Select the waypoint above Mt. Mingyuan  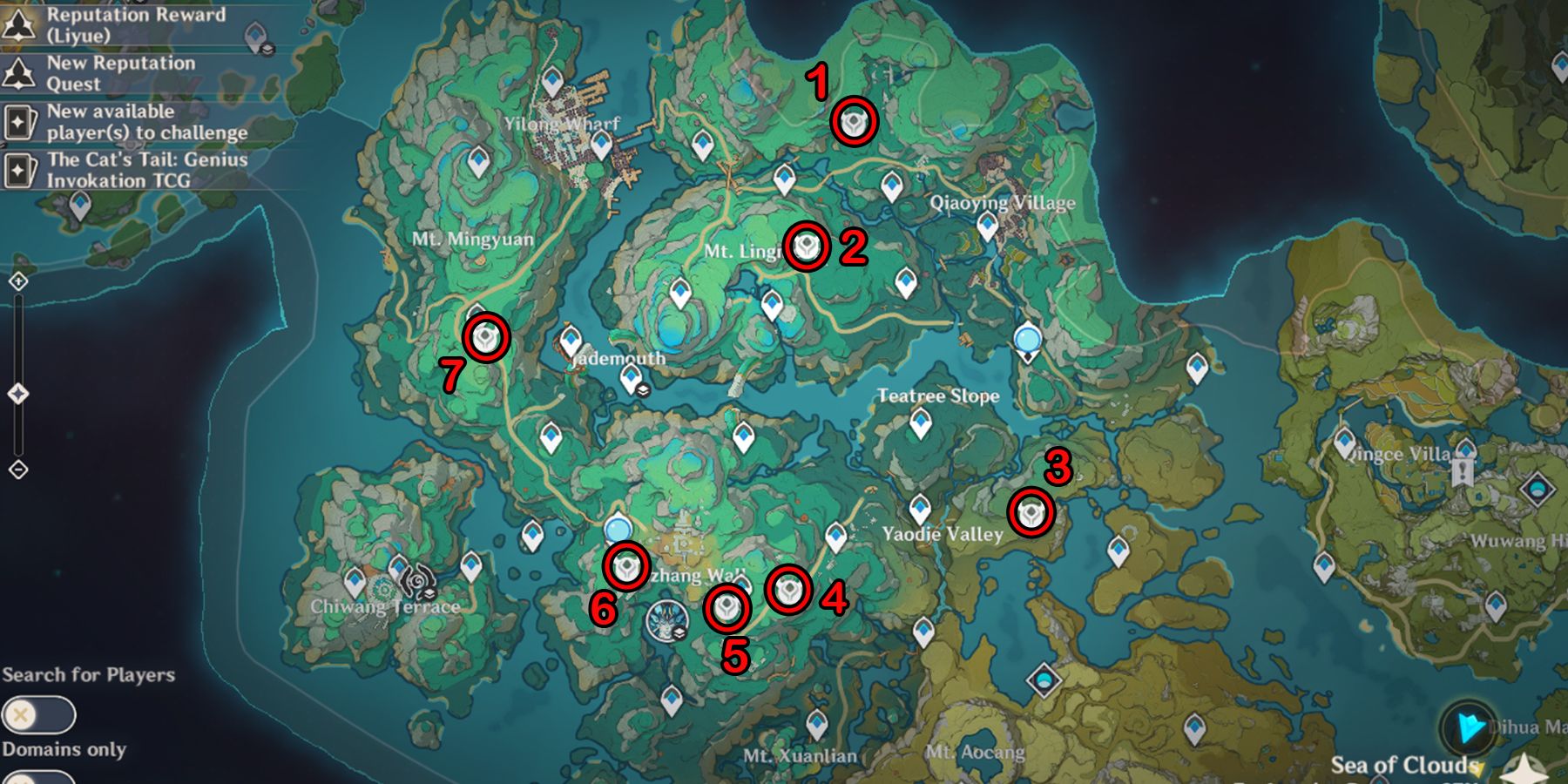(x=477, y=162)
